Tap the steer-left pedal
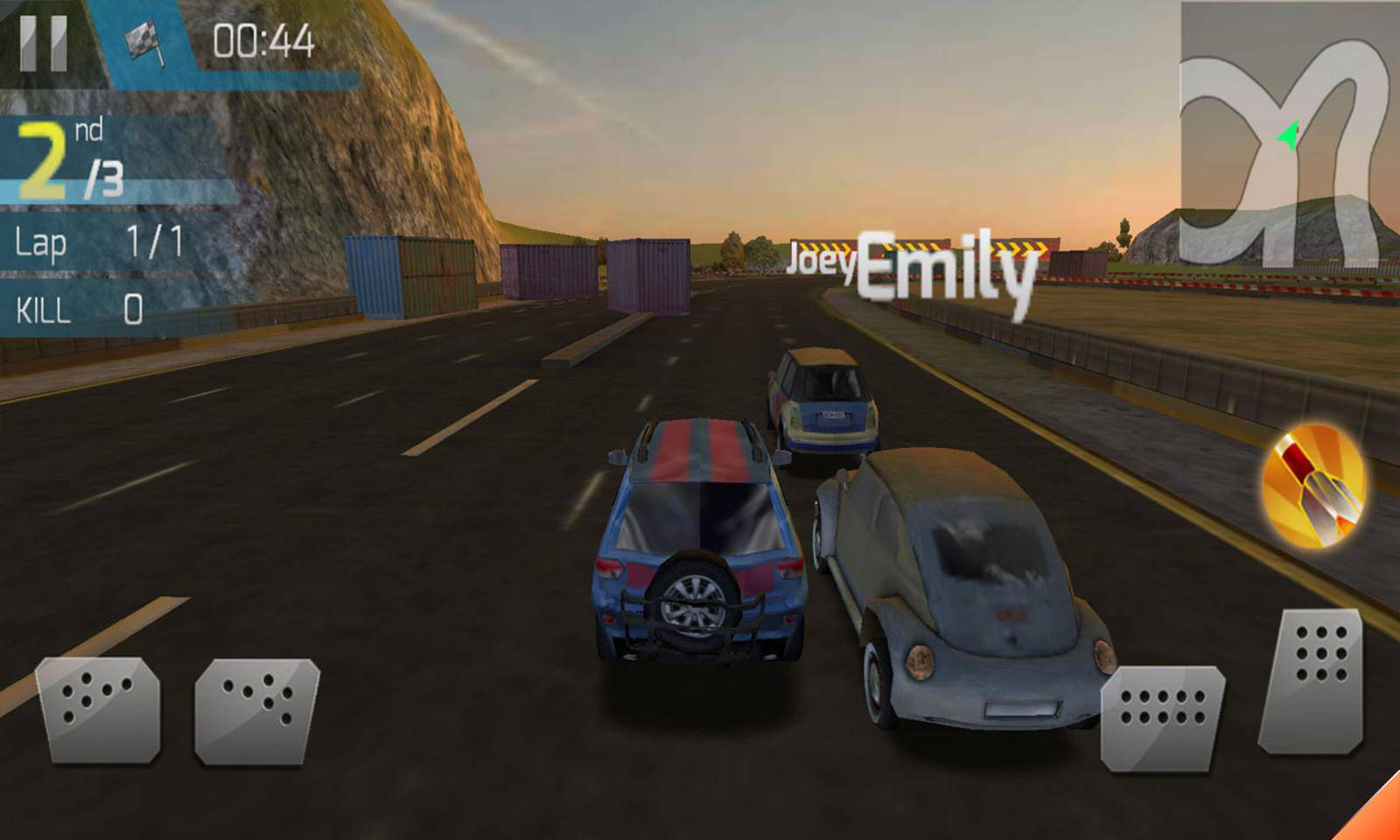This screenshot has height=840, width=1400. 98,709
